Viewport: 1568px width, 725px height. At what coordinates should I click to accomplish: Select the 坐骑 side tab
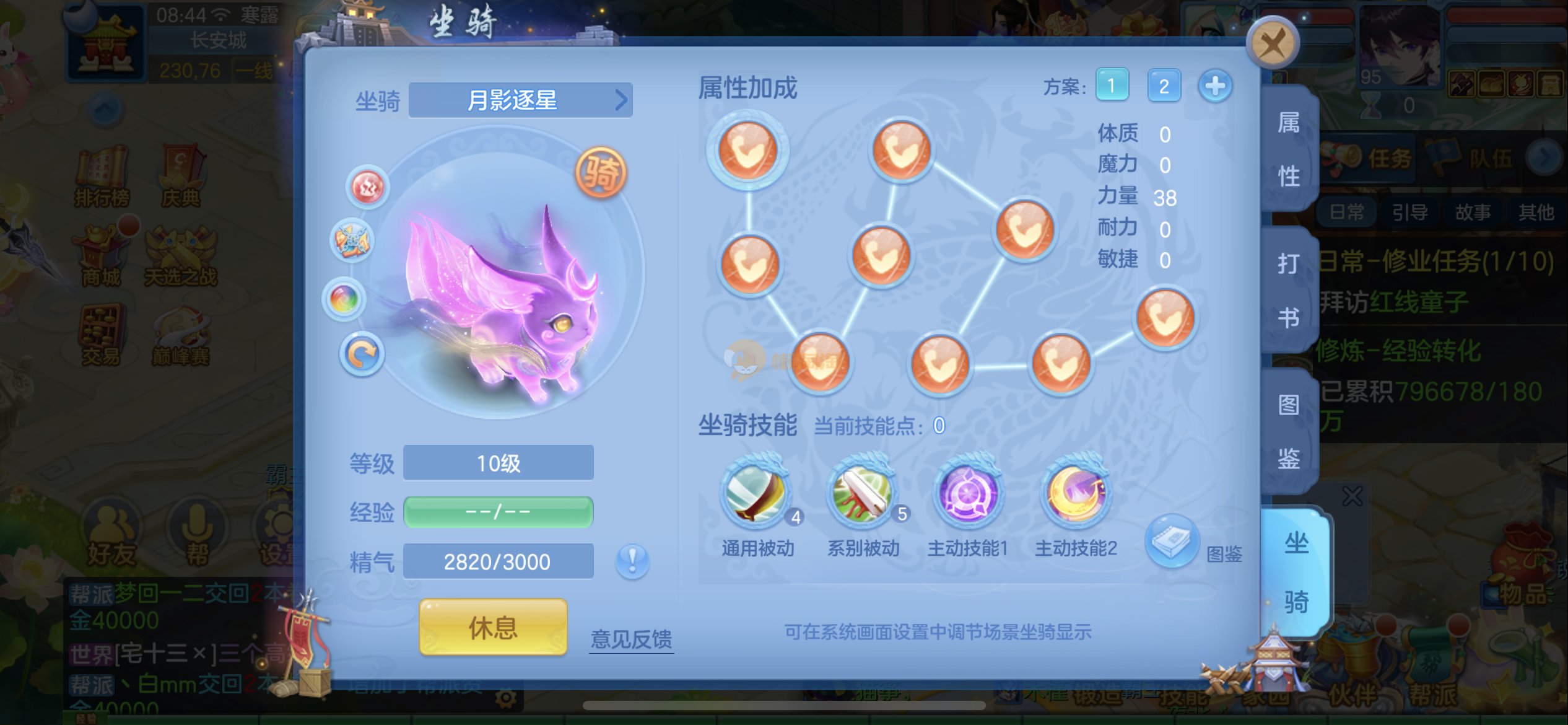tap(1296, 573)
